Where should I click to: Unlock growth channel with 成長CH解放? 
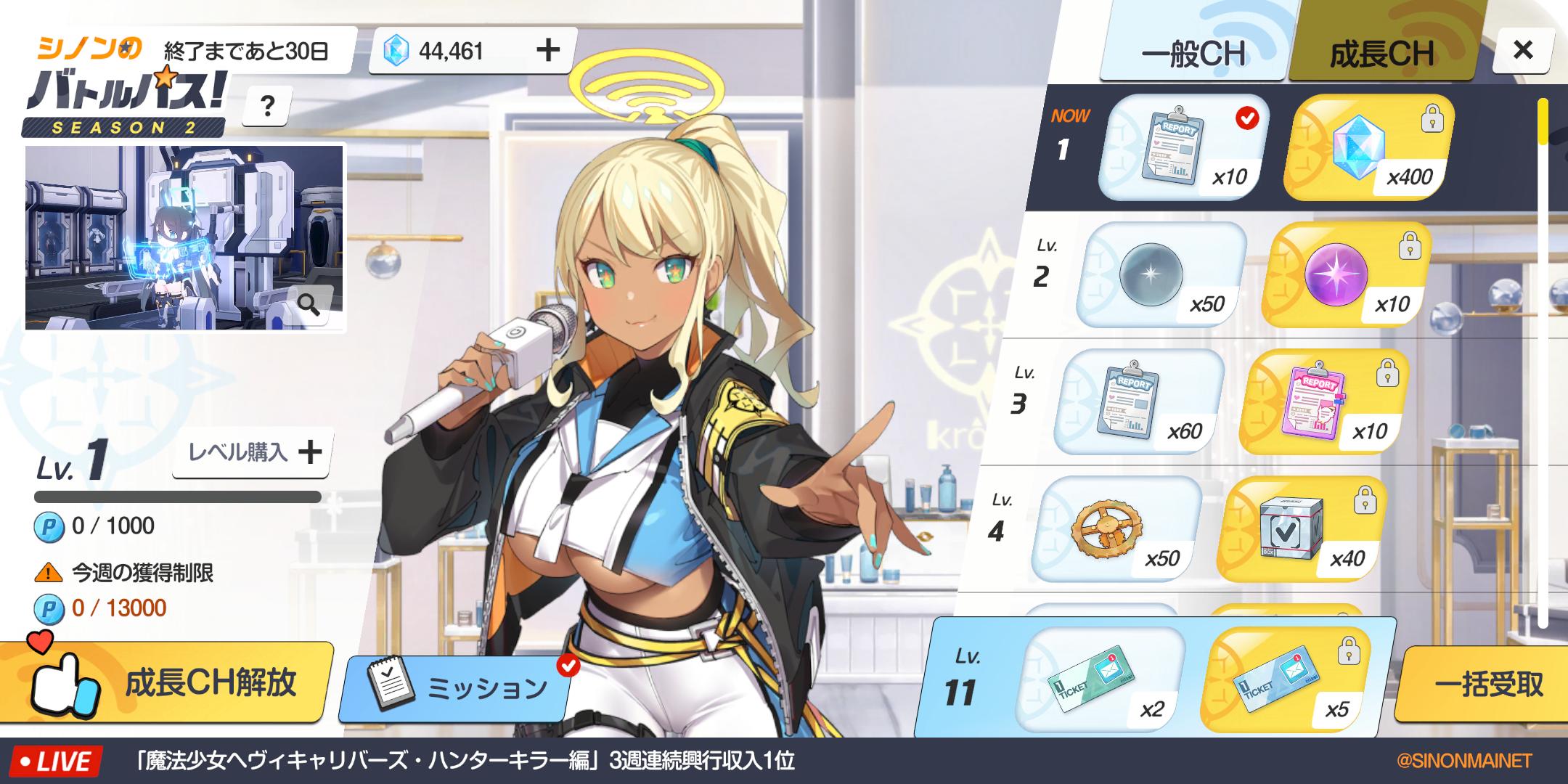tap(167, 682)
